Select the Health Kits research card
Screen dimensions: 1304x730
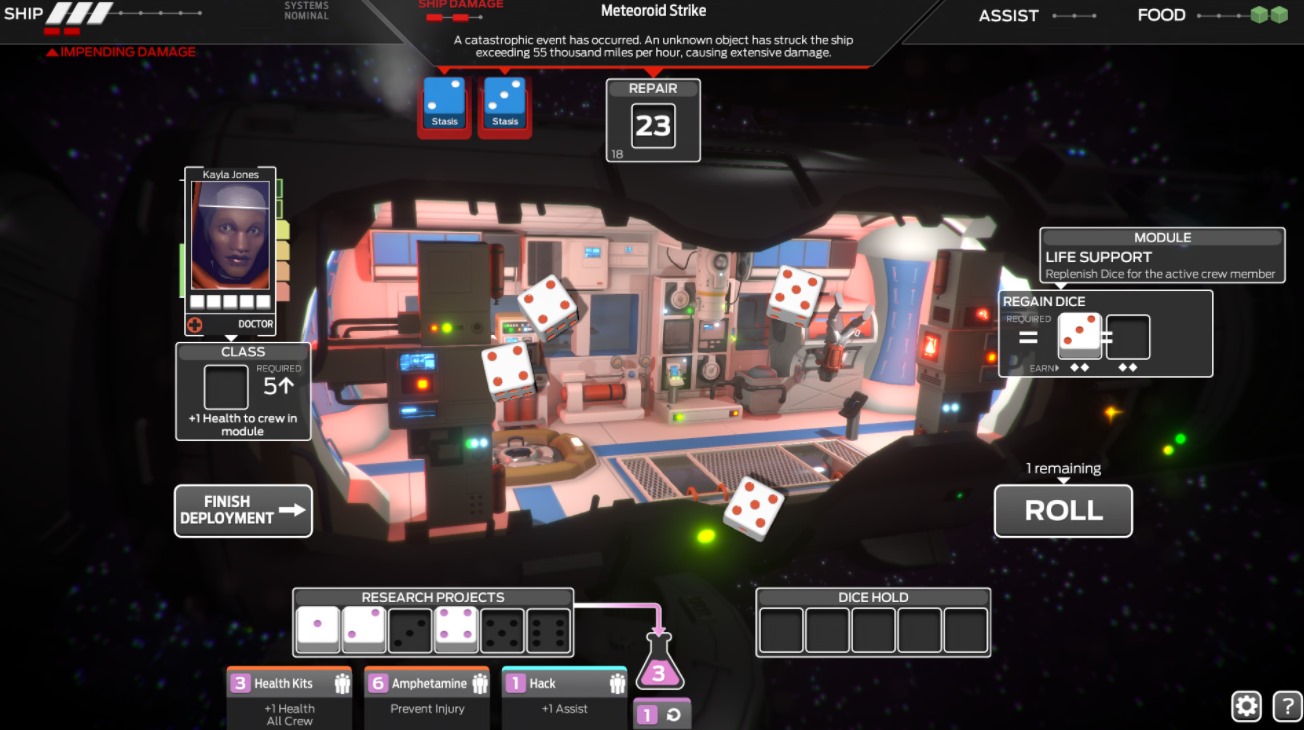(x=289, y=696)
